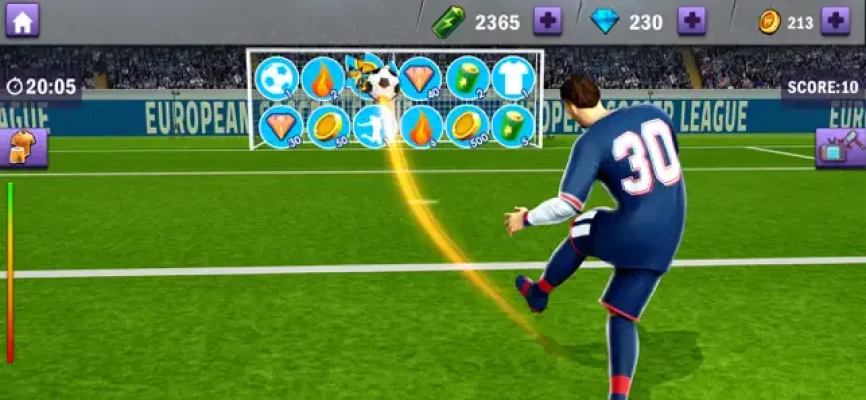Buy more diamonds using the plus button
This screenshot has width=866, height=400.
pos(691,21)
